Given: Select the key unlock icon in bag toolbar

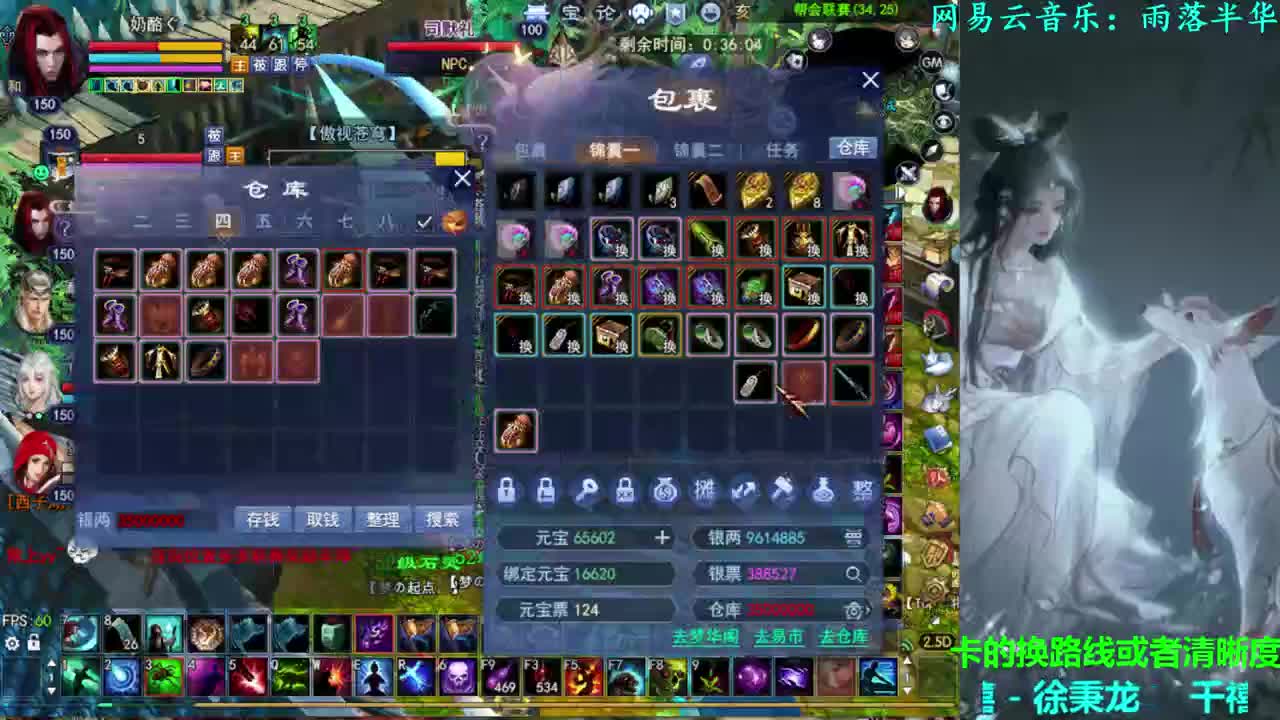Looking at the screenshot, I should tap(586, 491).
